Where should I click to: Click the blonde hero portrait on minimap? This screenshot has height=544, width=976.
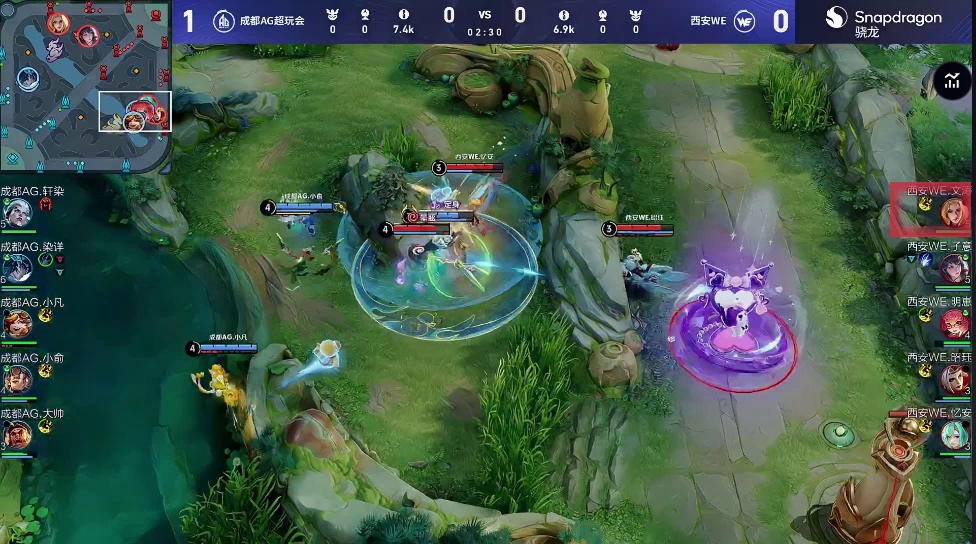click(x=58, y=22)
